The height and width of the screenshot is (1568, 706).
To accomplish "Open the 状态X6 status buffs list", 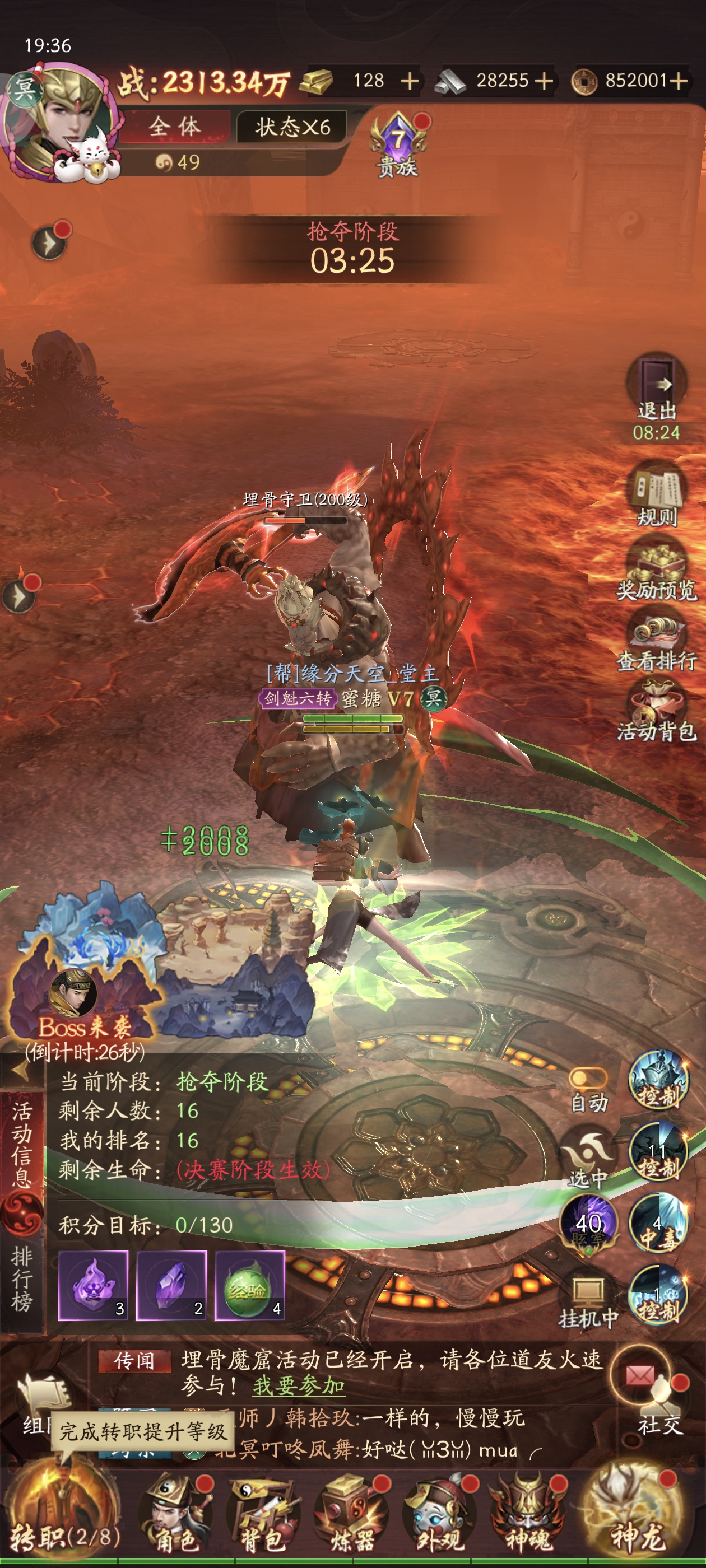I will coord(292,127).
